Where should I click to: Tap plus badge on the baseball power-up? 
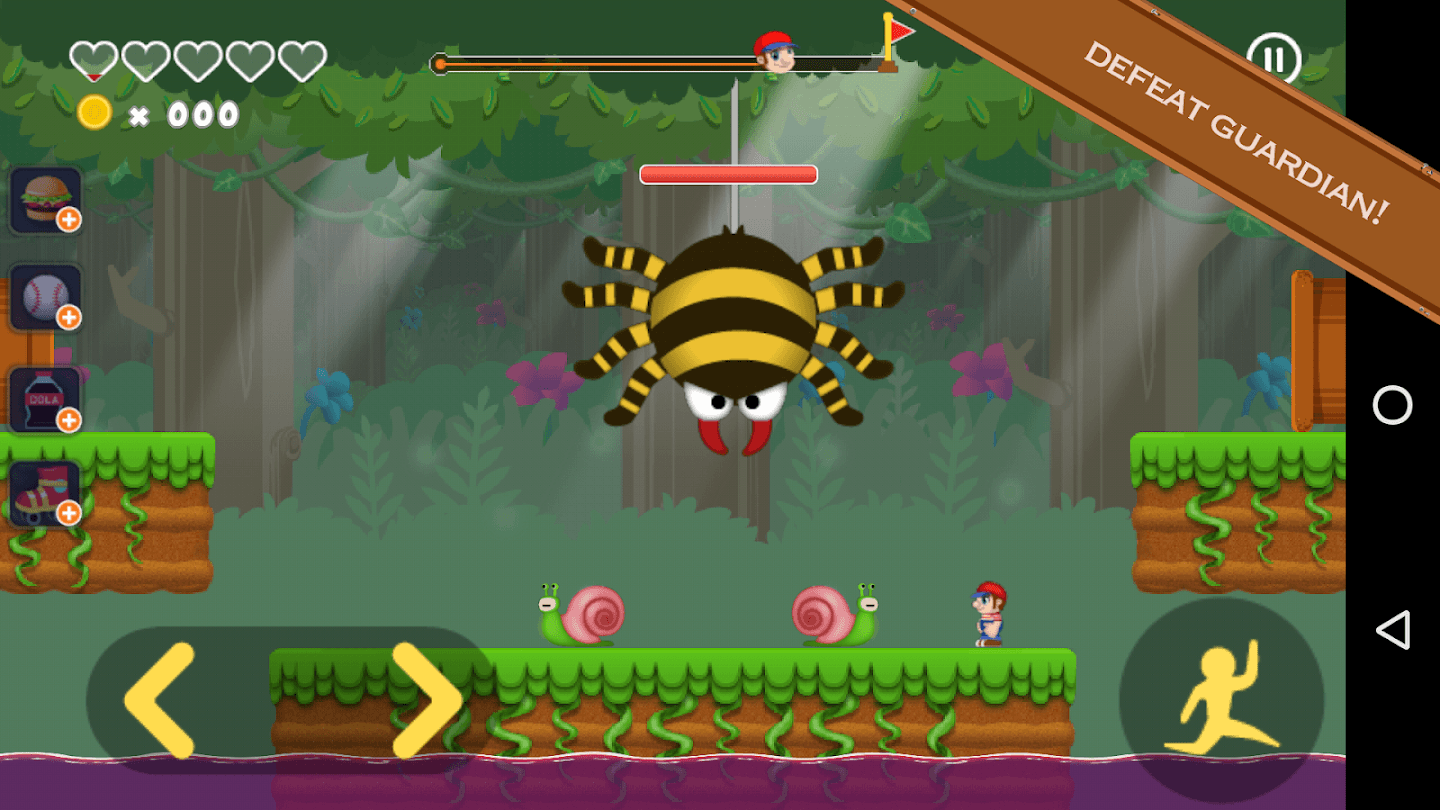pyautogui.click(x=70, y=318)
